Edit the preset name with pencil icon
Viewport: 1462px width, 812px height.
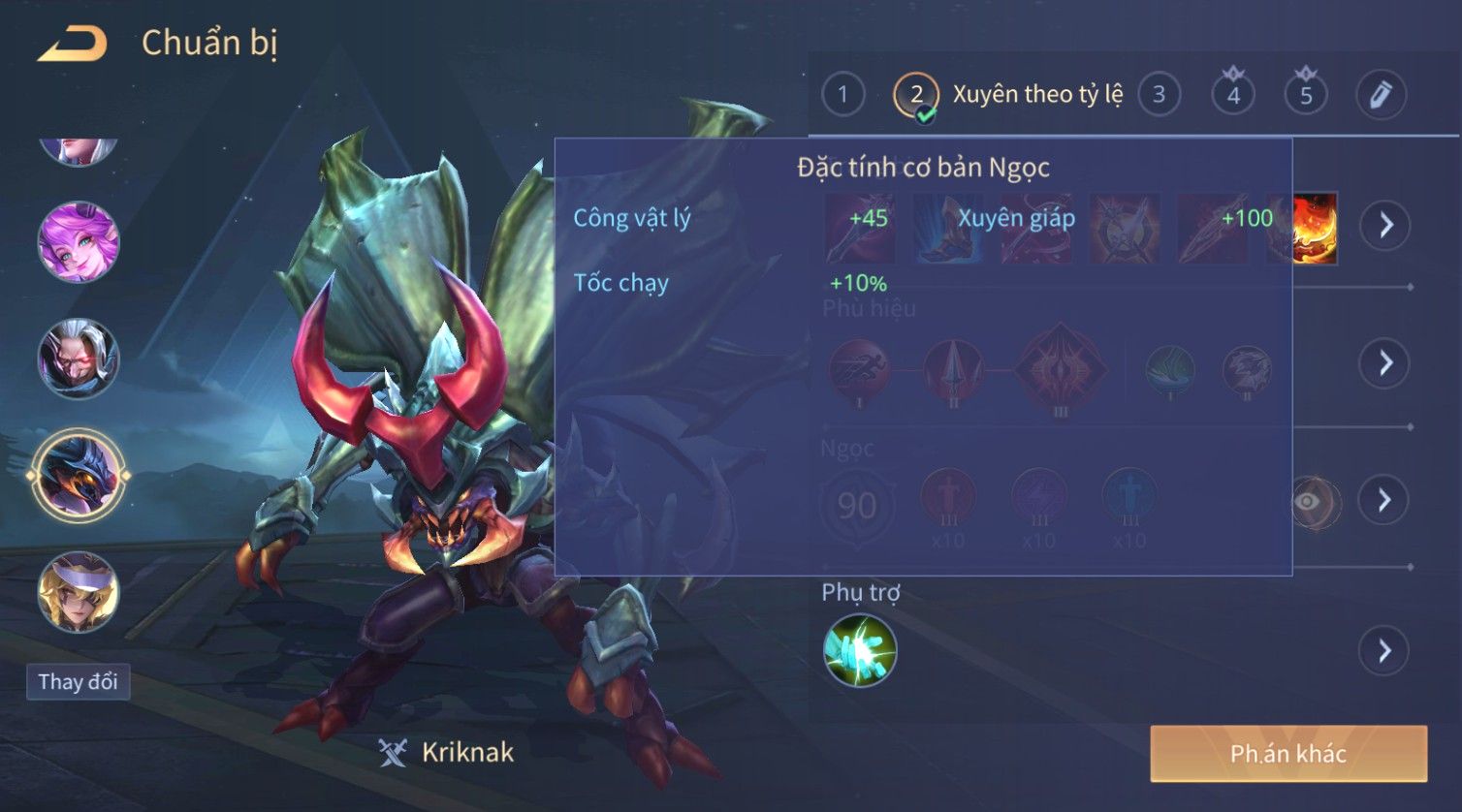point(1380,95)
